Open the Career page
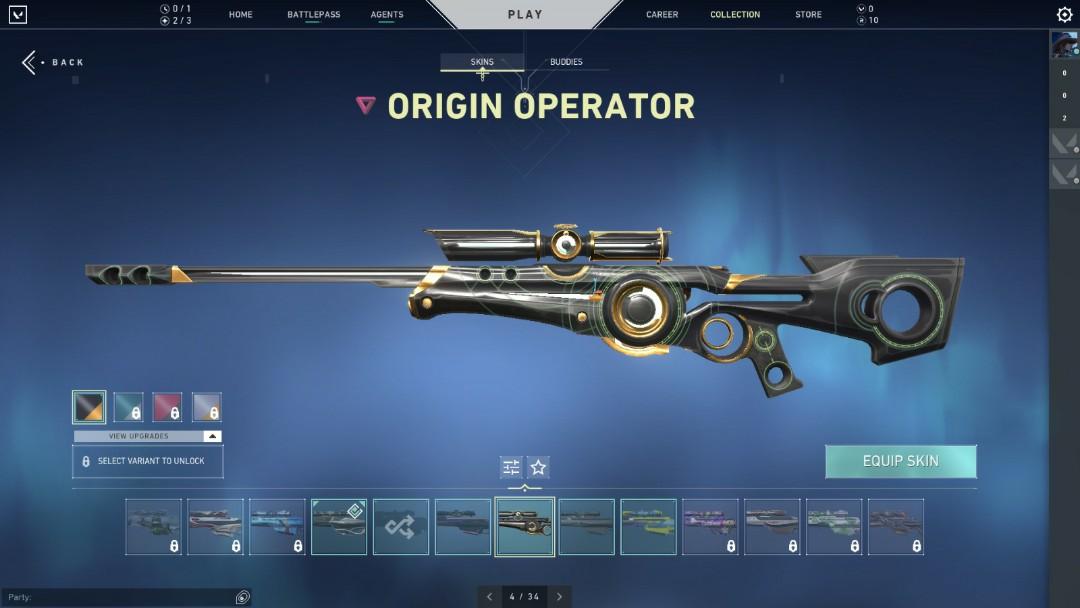This screenshot has height=608, width=1080. (x=662, y=15)
